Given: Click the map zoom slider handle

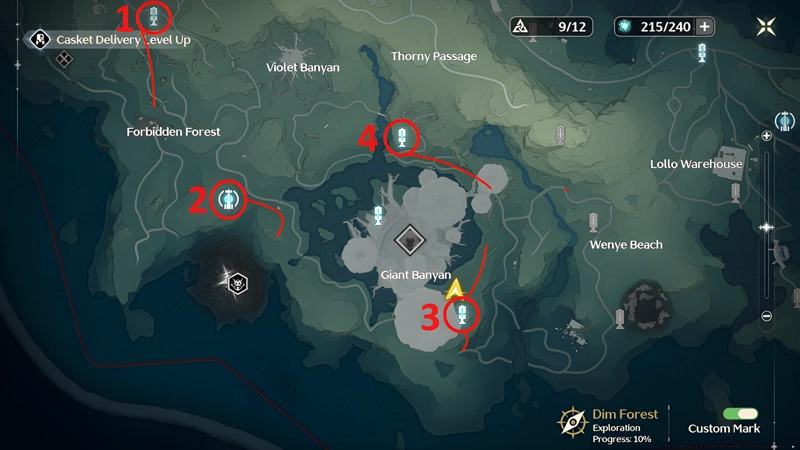Looking at the screenshot, I should click(767, 227).
